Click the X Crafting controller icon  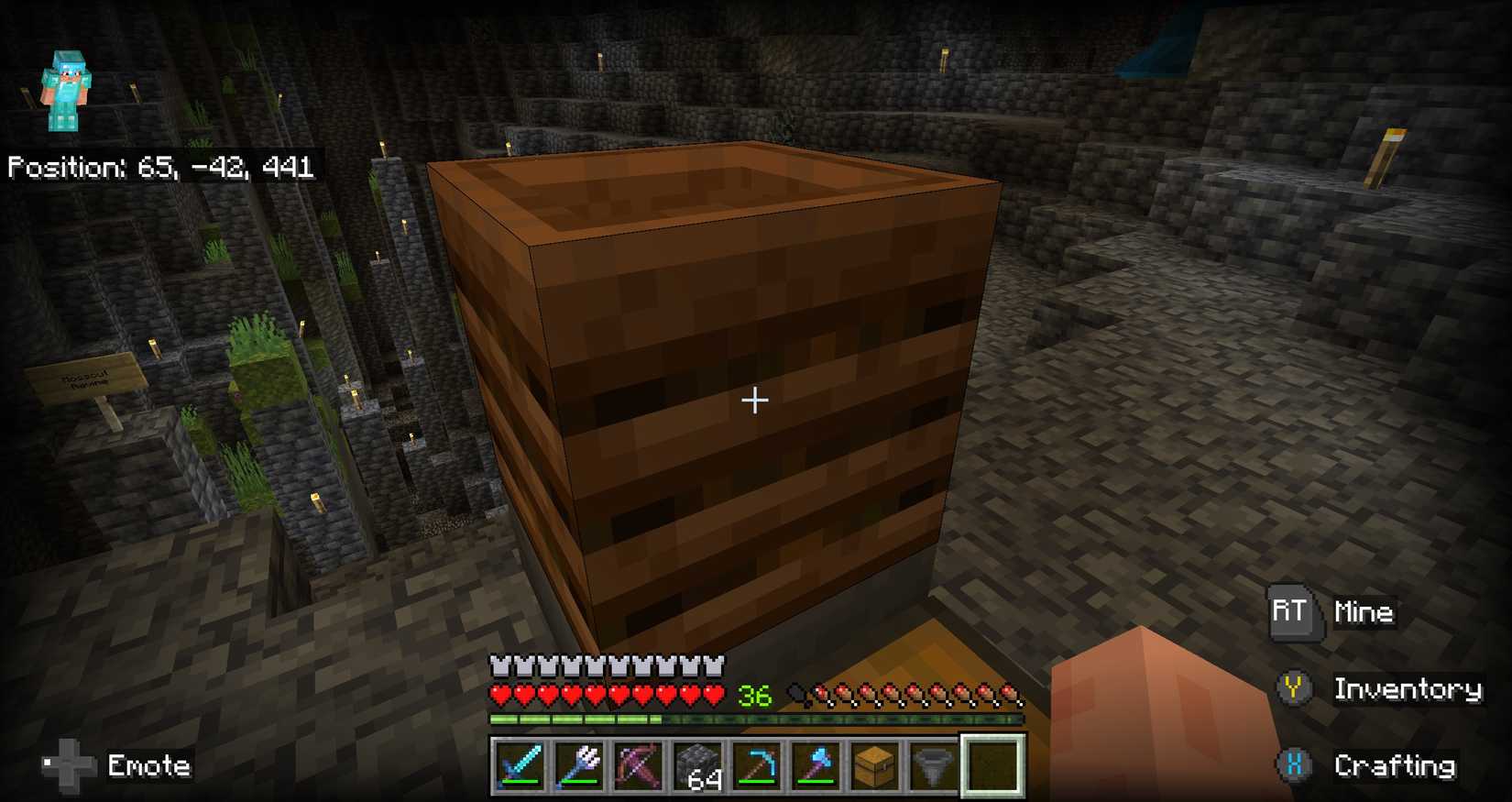pyautogui.click(x=1293, y=764)
